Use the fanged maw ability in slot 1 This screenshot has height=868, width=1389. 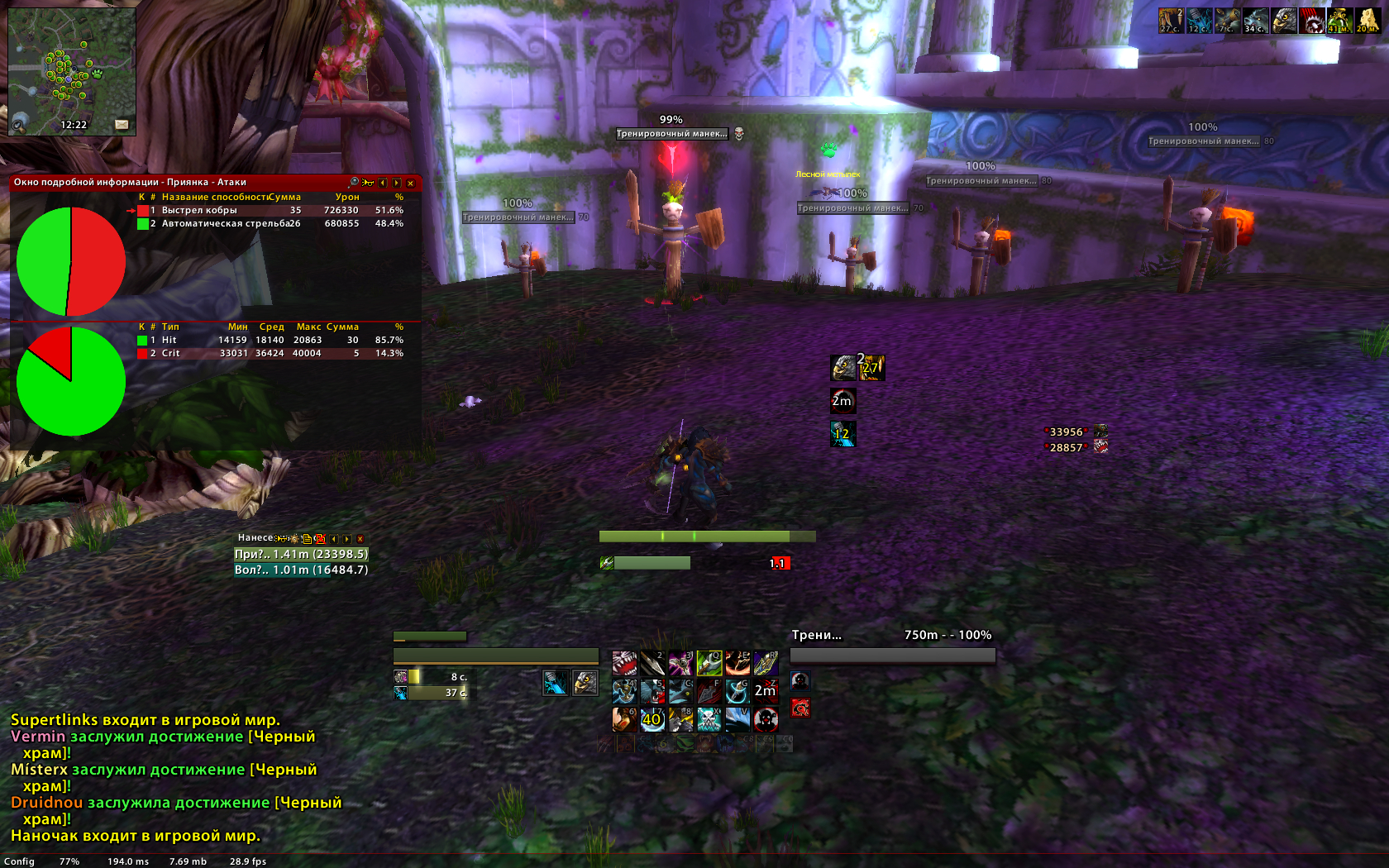pos(624,663)
